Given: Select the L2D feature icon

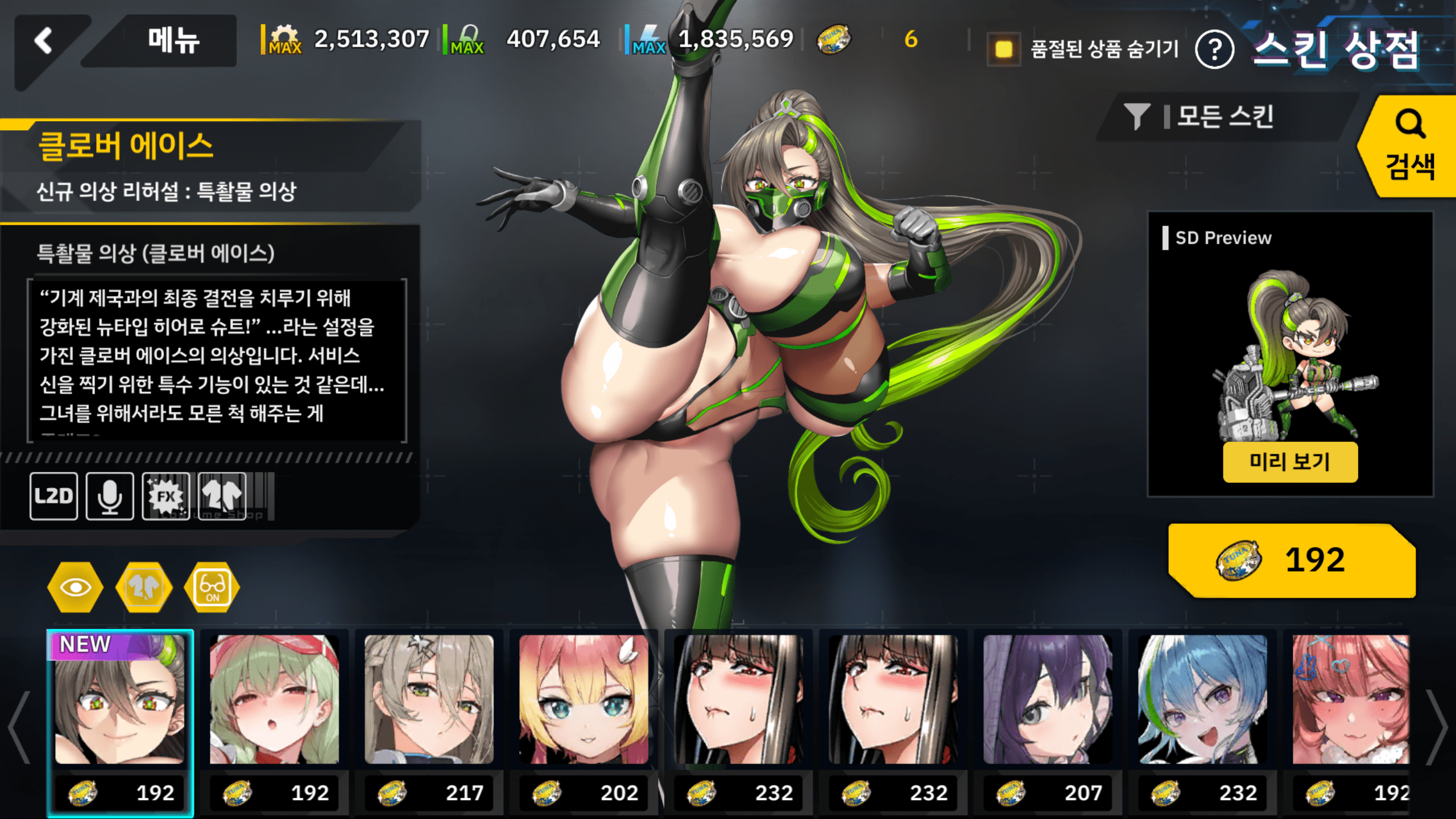Looking at the screenshot, I should tap(54, 496).
